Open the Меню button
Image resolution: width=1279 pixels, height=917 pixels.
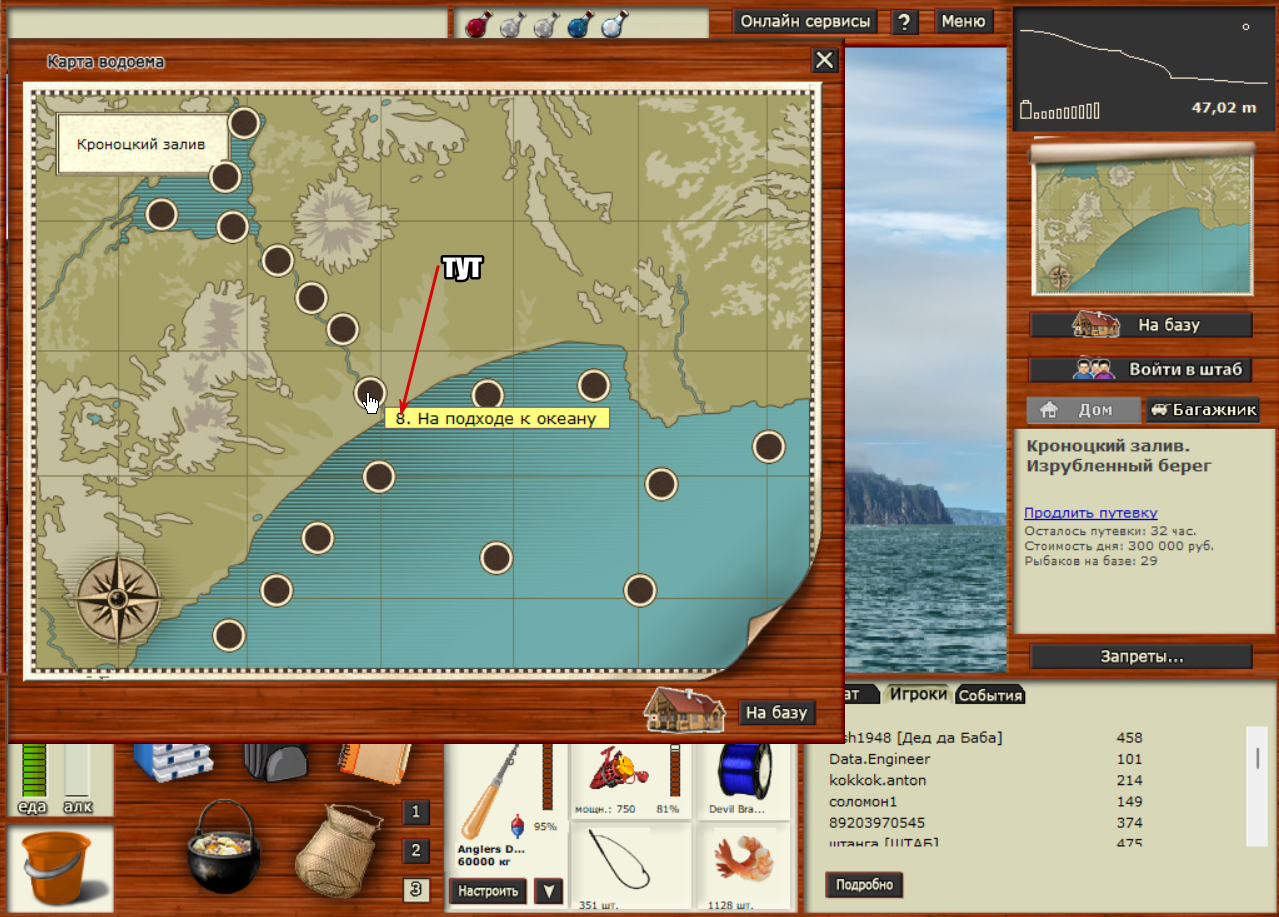tap(963, 21)
